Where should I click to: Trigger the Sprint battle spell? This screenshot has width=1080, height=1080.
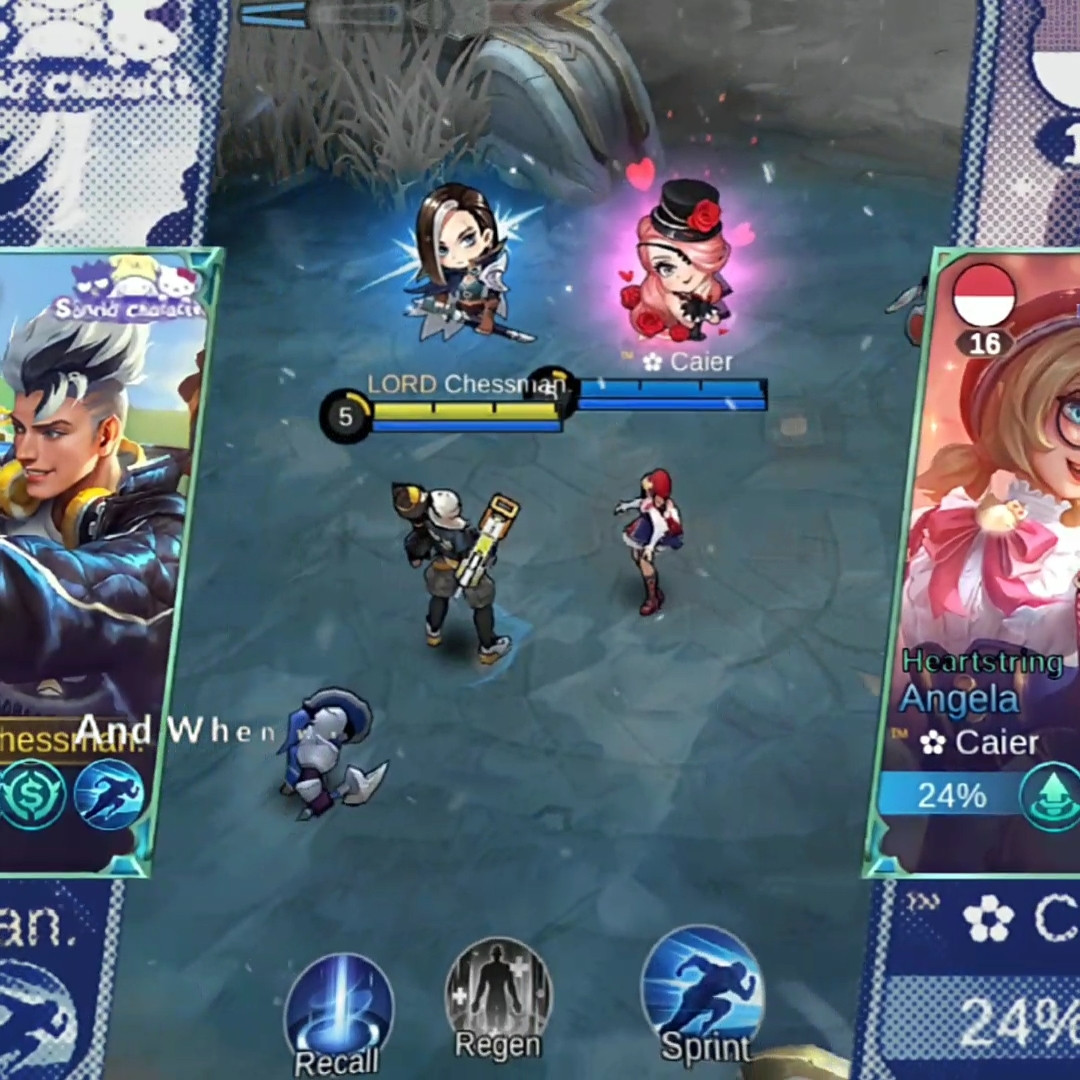[701, 994]
